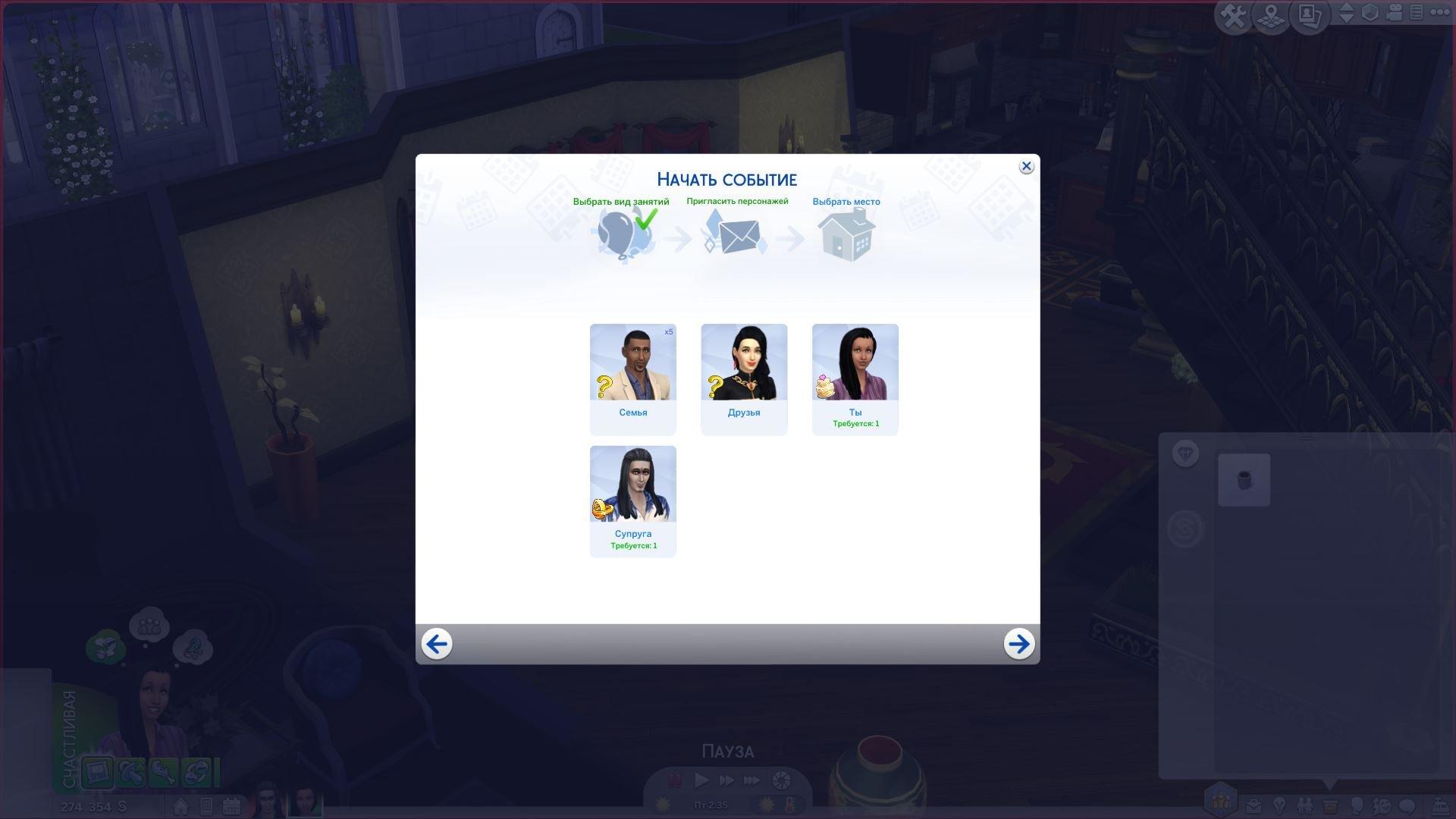Select the Семья guest role card

coord(632,378)
